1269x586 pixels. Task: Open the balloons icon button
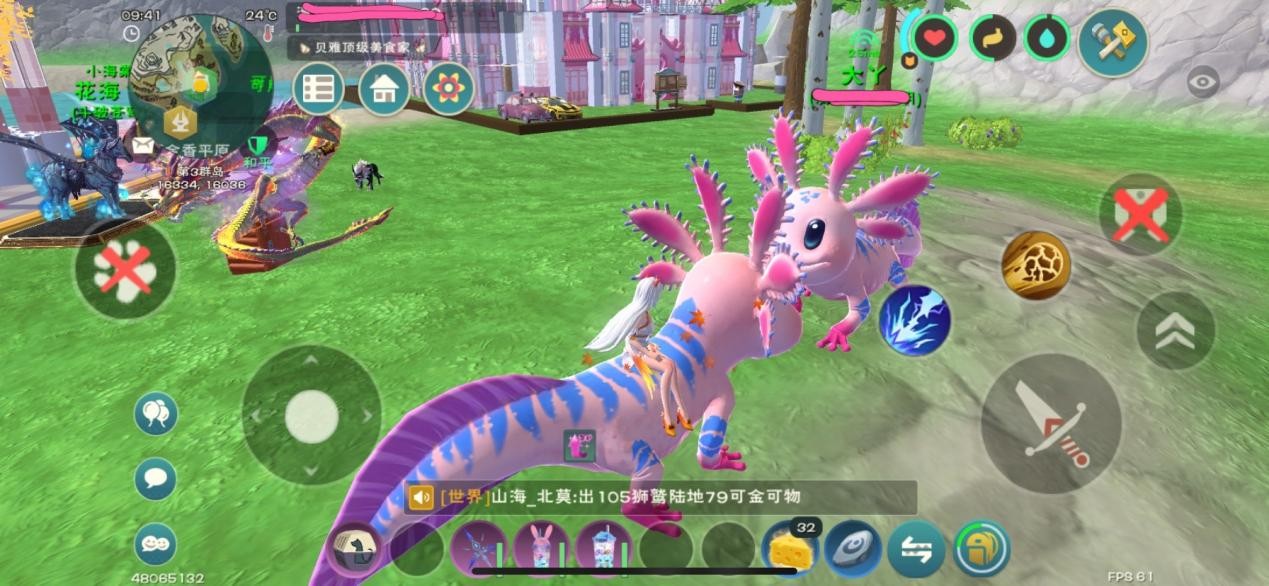point(155,413)
